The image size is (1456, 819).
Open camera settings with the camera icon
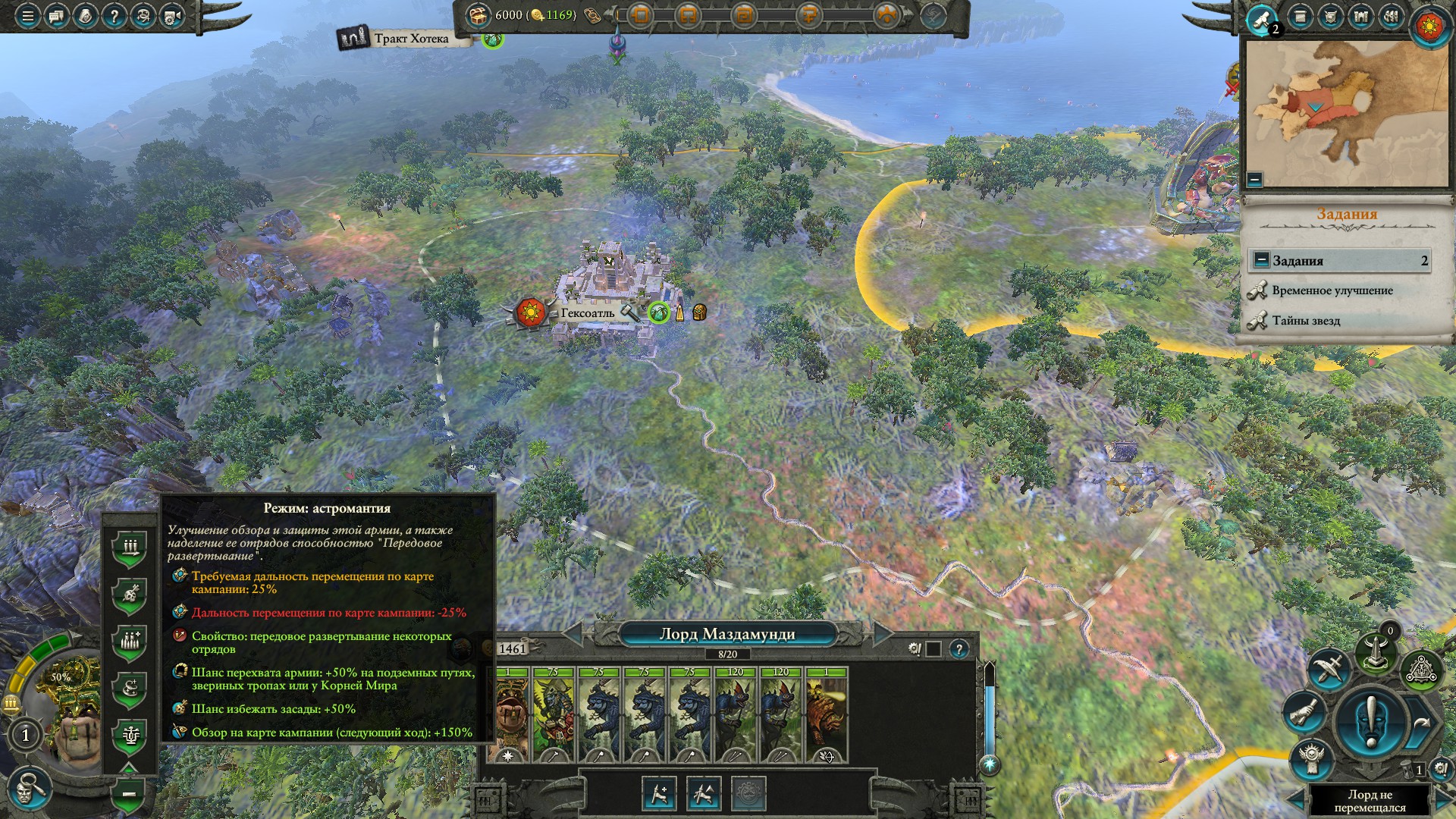tap(172, 16)
